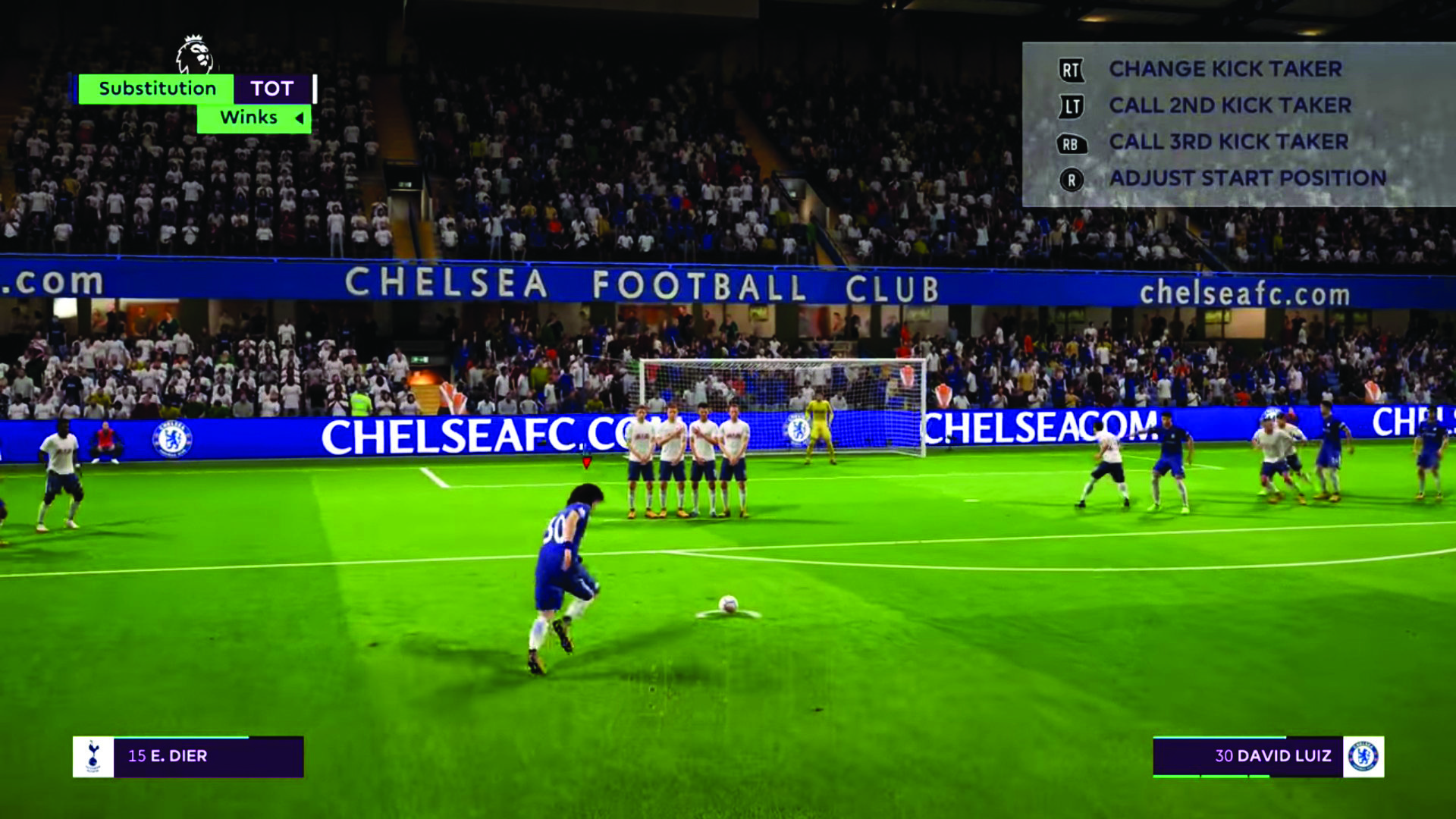
Task: Click the left-pointing arrow beside Winks
Action: (x=298, y=118)
